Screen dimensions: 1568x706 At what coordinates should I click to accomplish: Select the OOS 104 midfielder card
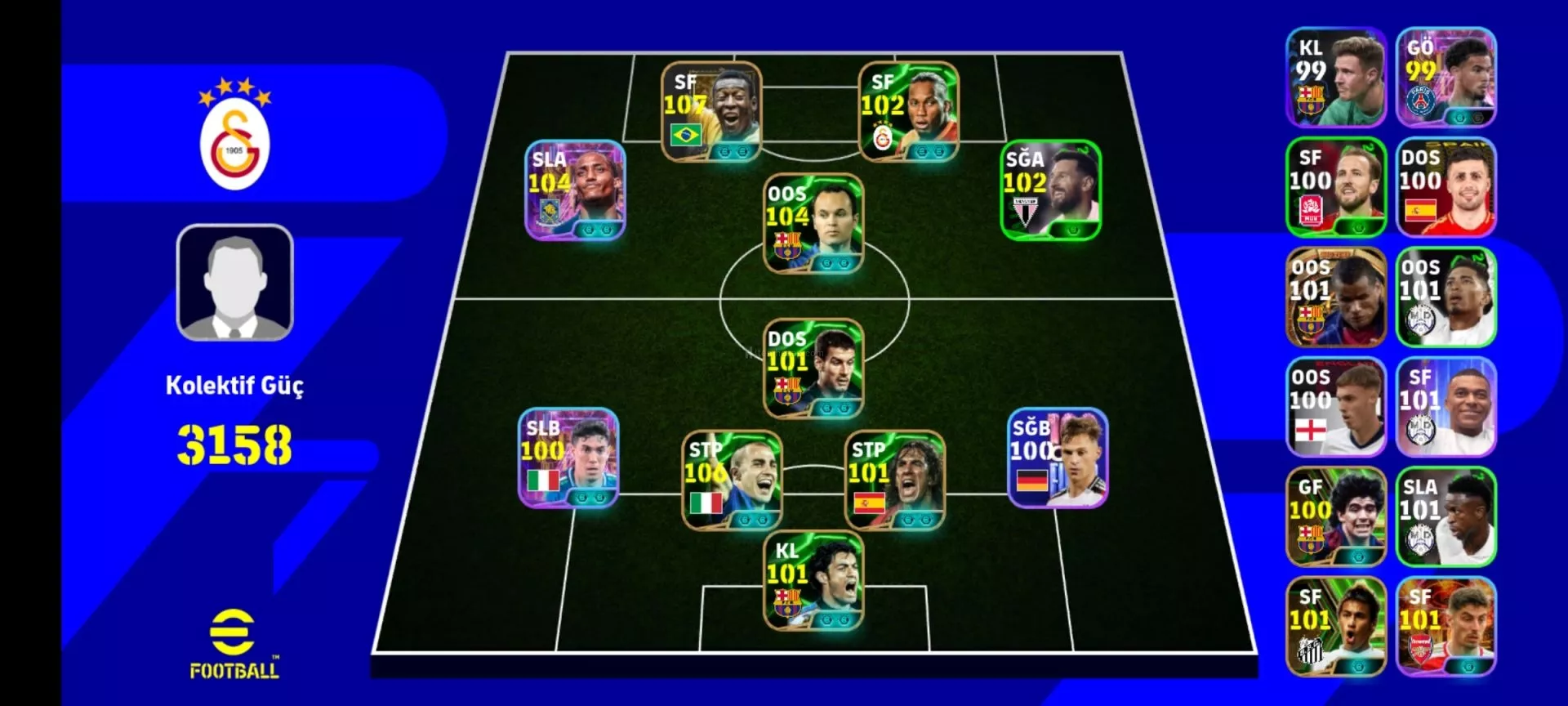(813, 223)
